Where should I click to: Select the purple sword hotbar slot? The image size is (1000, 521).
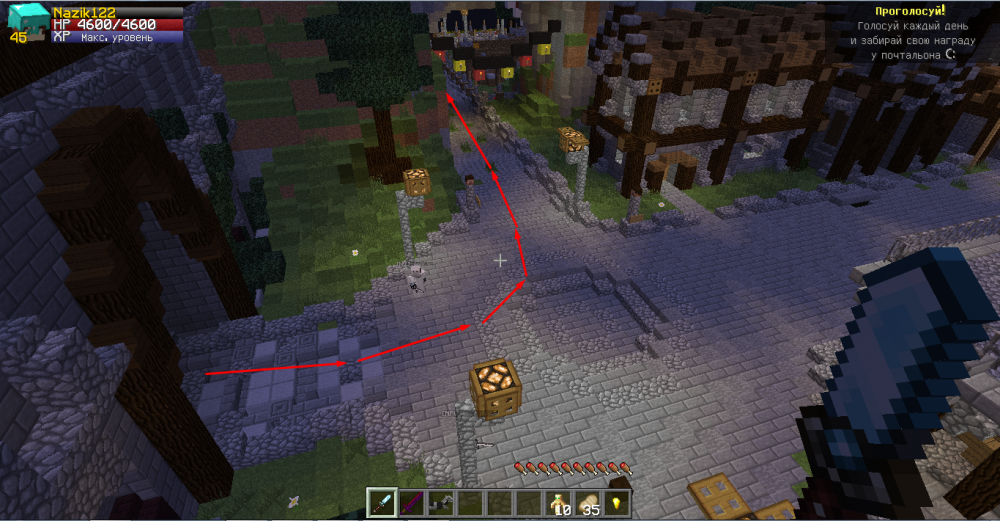[x=410, y=502]
